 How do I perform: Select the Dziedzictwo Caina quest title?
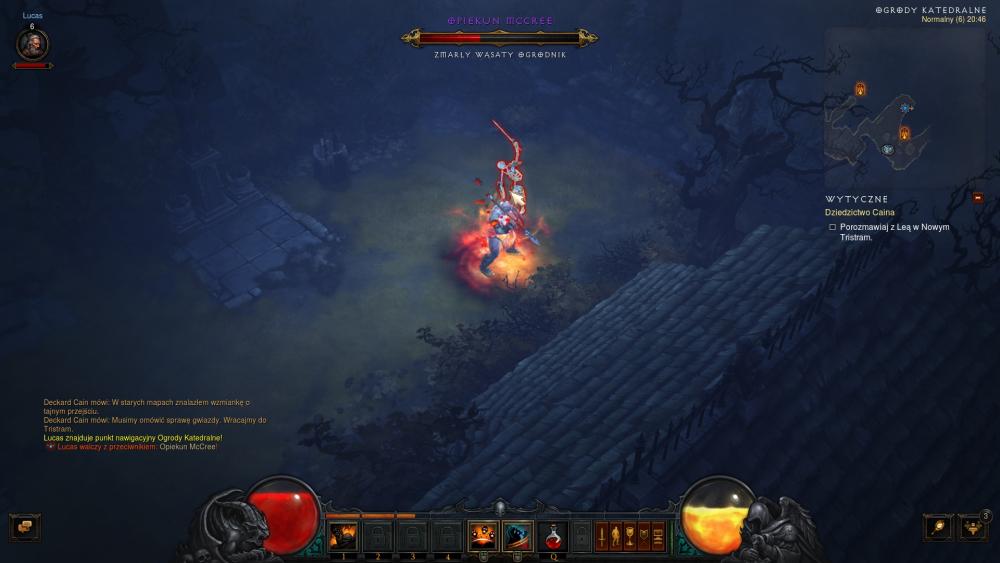859,212
